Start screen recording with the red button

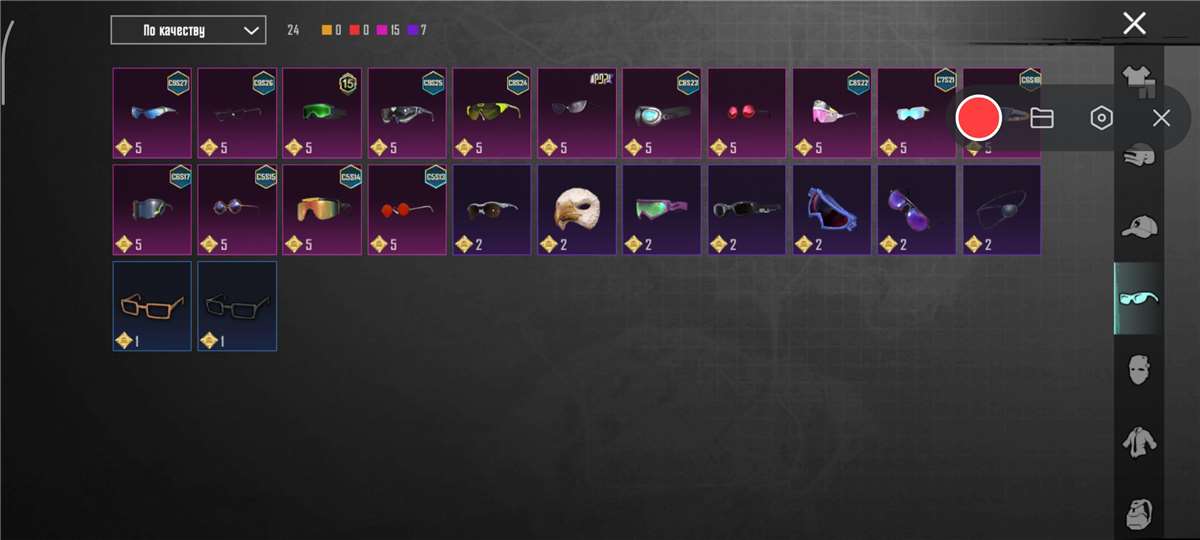pyautogui.click(x=978, y=118)
